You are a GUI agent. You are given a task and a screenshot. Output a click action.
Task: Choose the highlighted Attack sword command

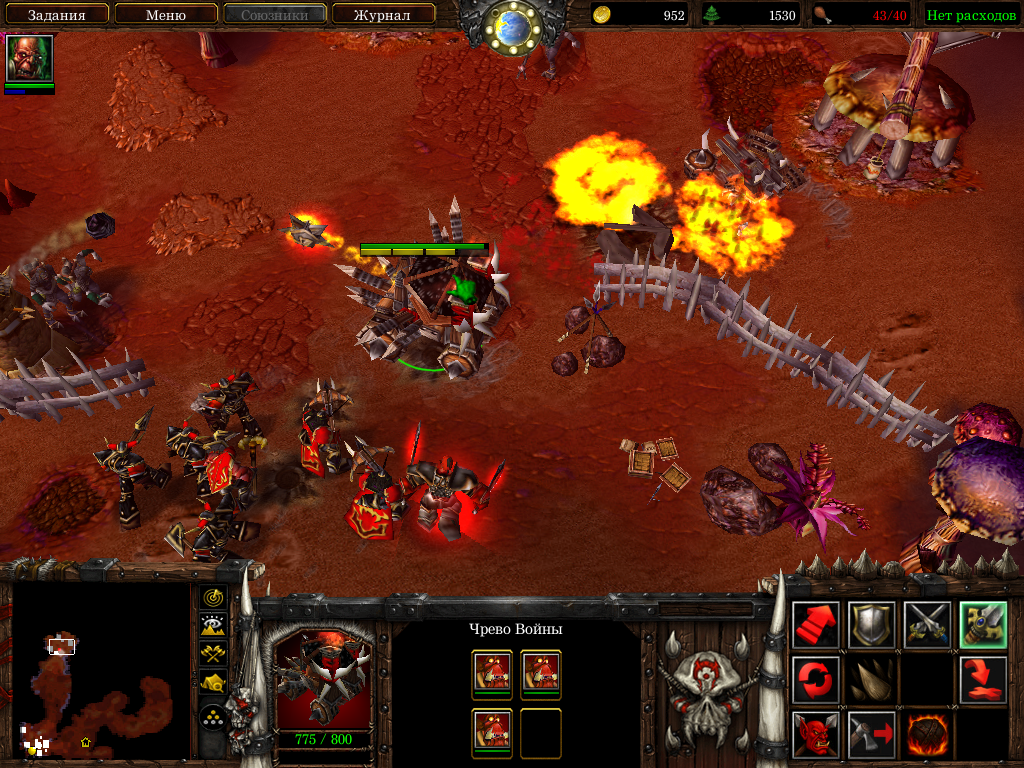(983, 625)
